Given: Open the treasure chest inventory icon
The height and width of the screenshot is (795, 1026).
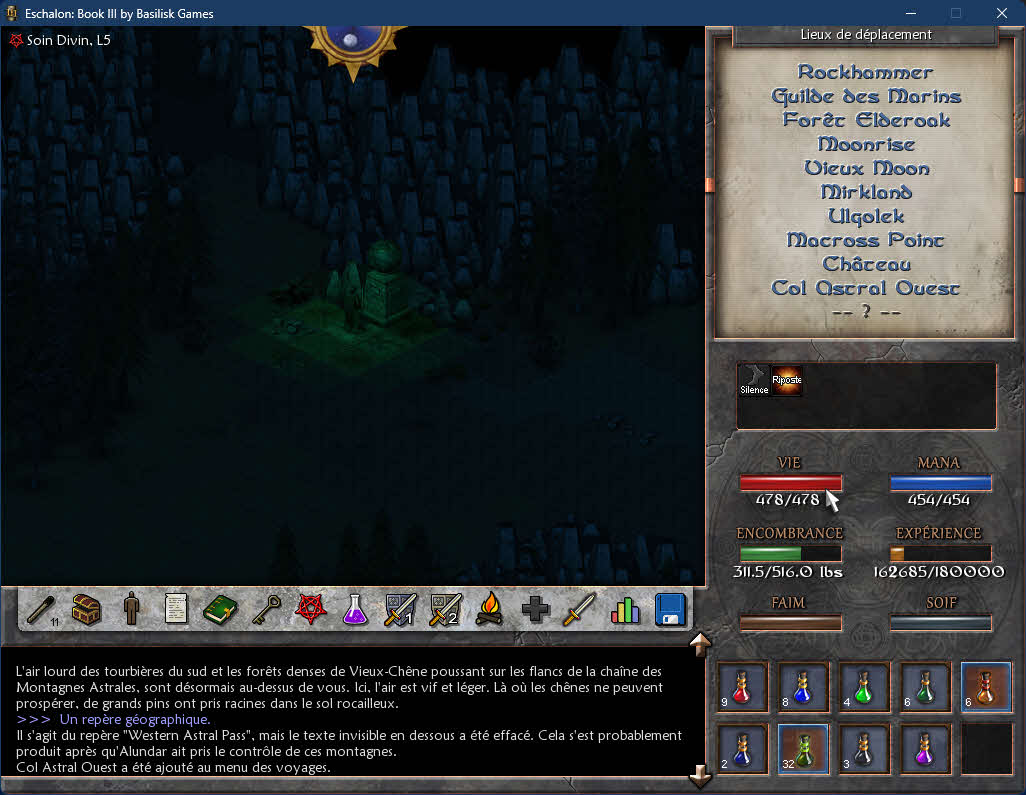Looking at the screenshot, I should pos(86,608).
